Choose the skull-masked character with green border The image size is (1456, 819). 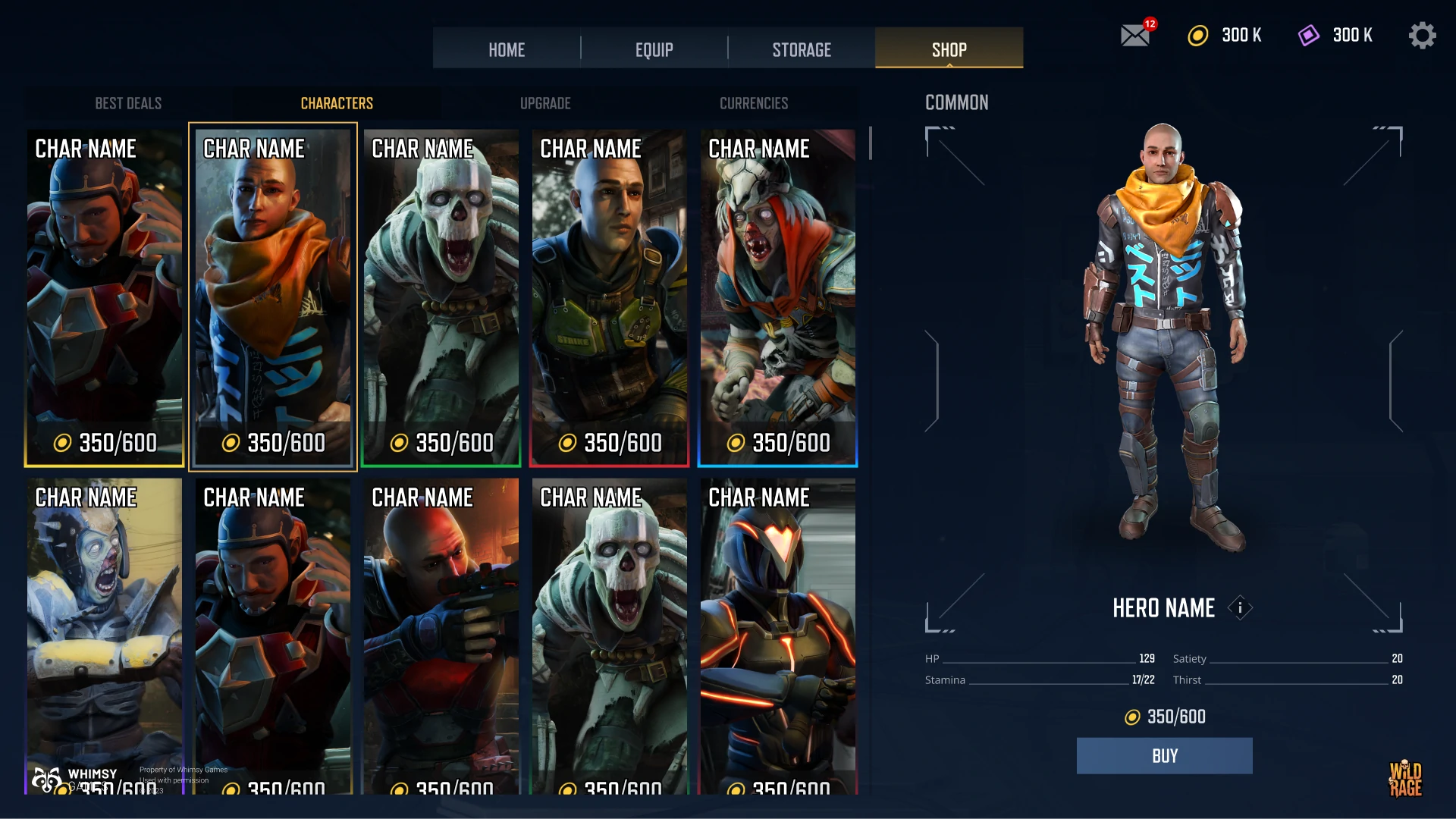coord(441,296)
